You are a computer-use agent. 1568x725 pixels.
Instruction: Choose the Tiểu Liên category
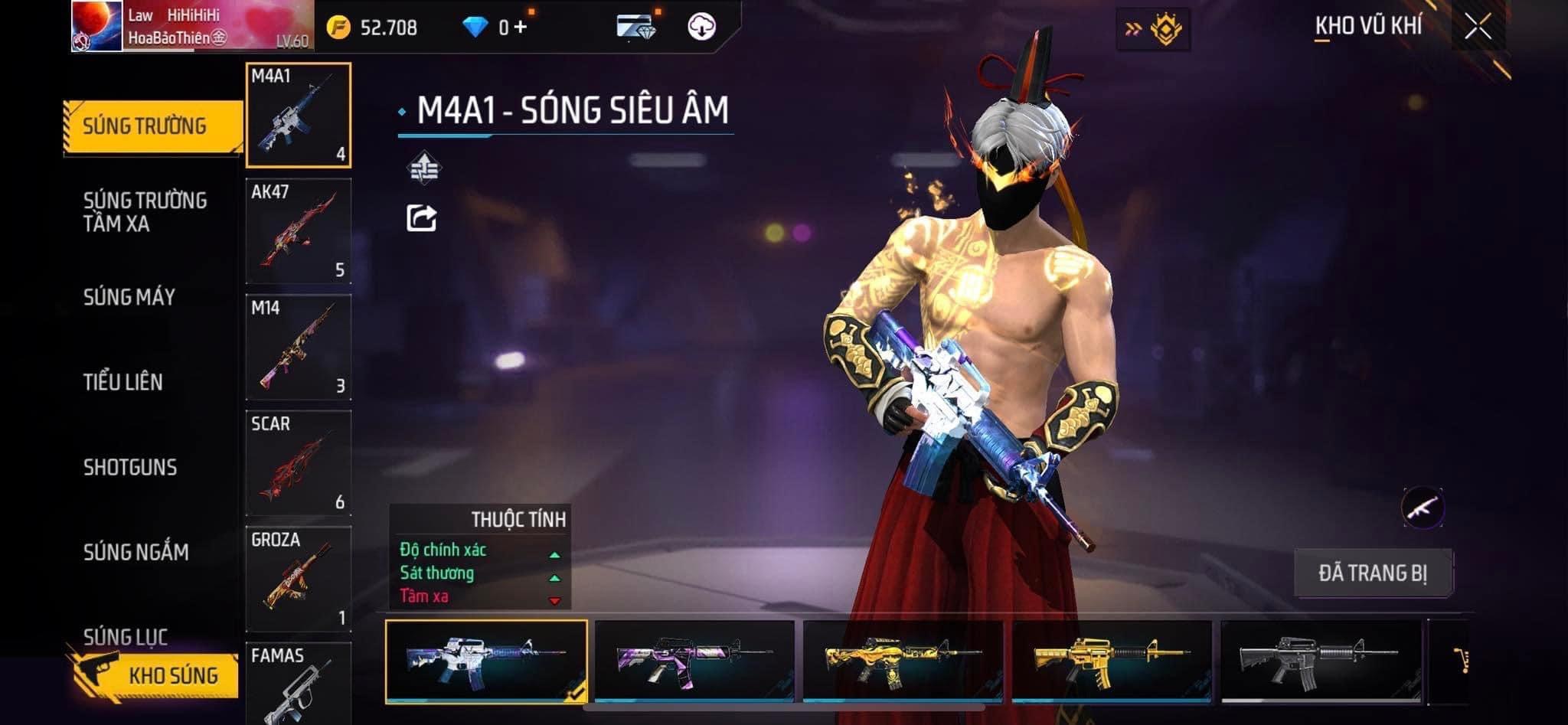pos(122,382)
